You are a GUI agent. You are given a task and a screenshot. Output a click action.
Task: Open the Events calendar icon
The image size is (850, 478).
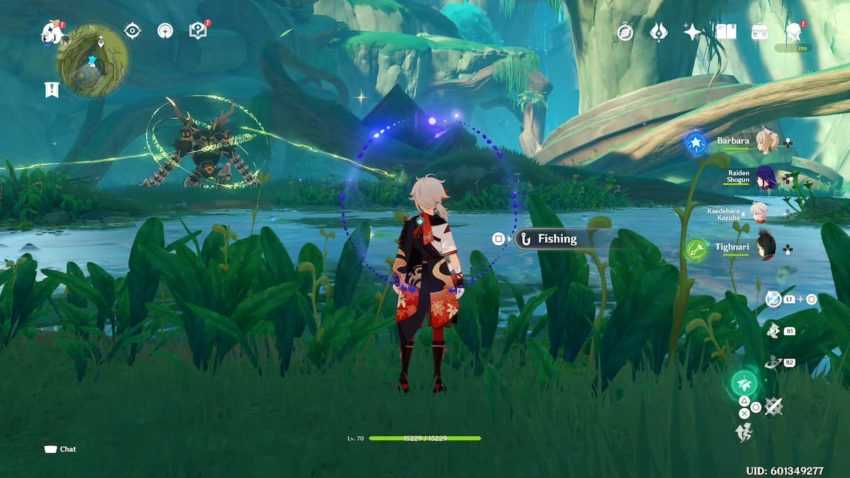click(759, 32)
